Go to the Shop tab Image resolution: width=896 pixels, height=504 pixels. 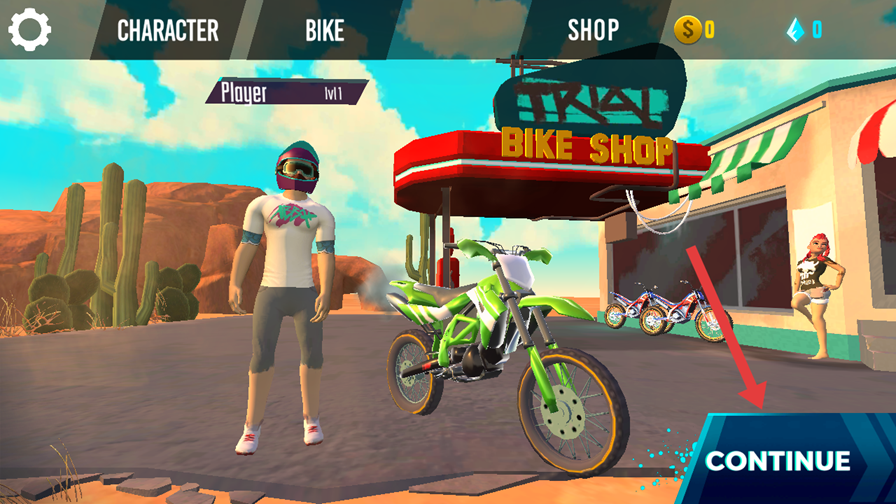click(x=593, y=30)
